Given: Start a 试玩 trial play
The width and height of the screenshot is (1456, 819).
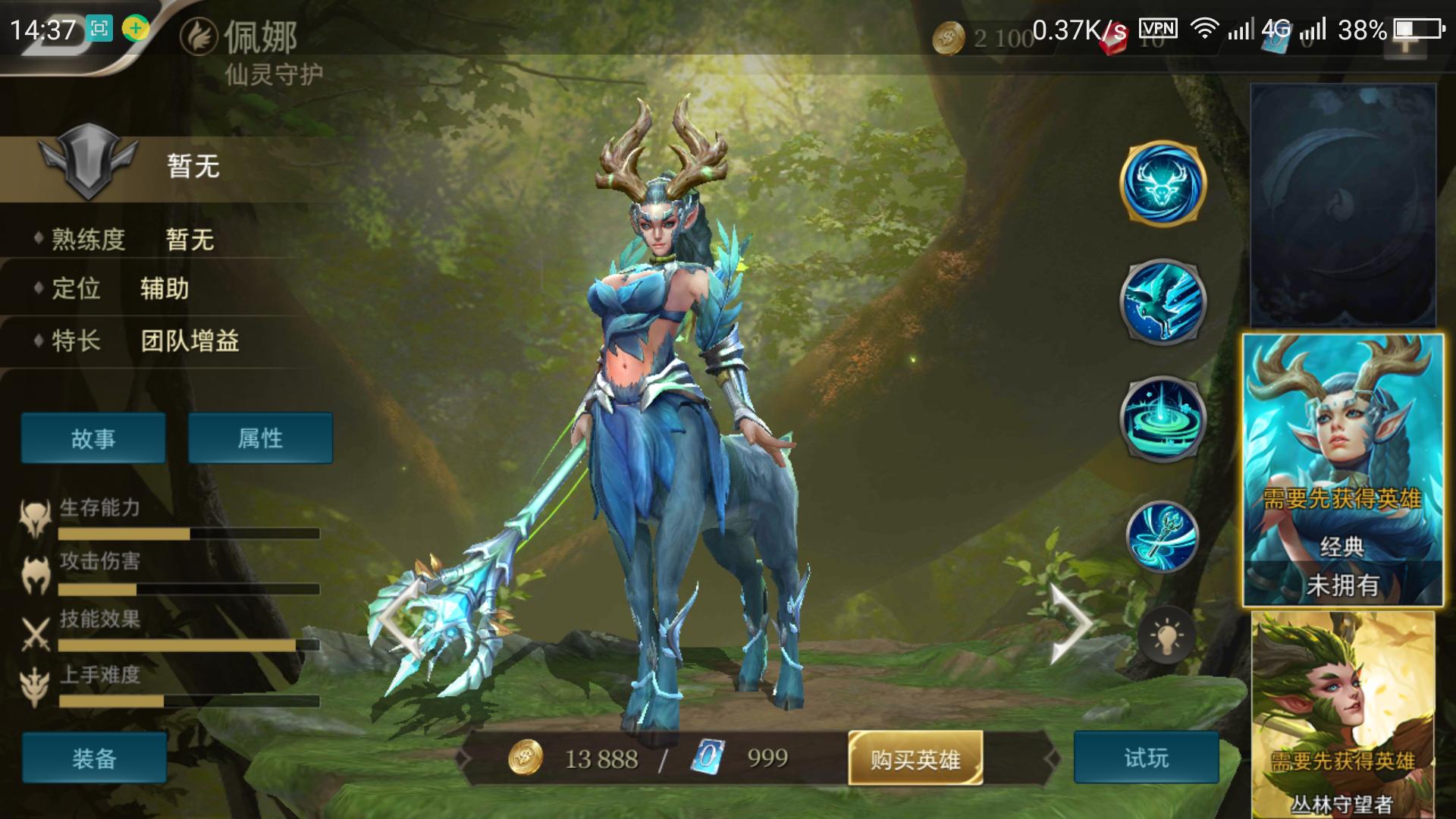Looking at the screenshot, I should click(1146, 758).
